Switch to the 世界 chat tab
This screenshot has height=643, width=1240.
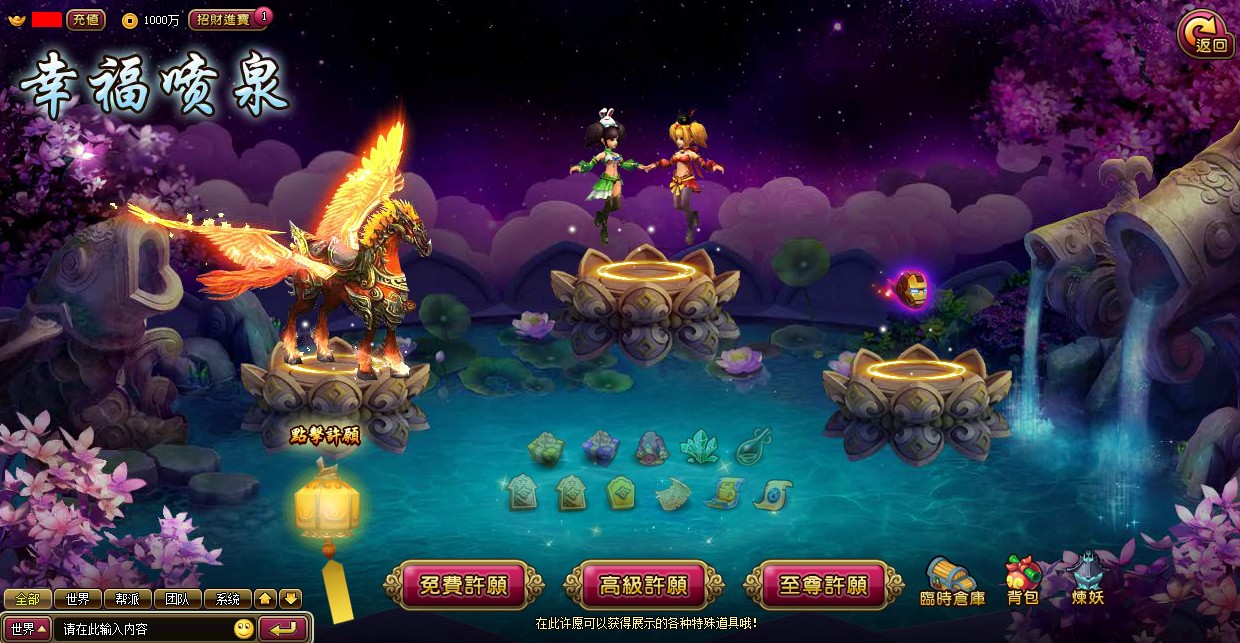coord(78,599)
